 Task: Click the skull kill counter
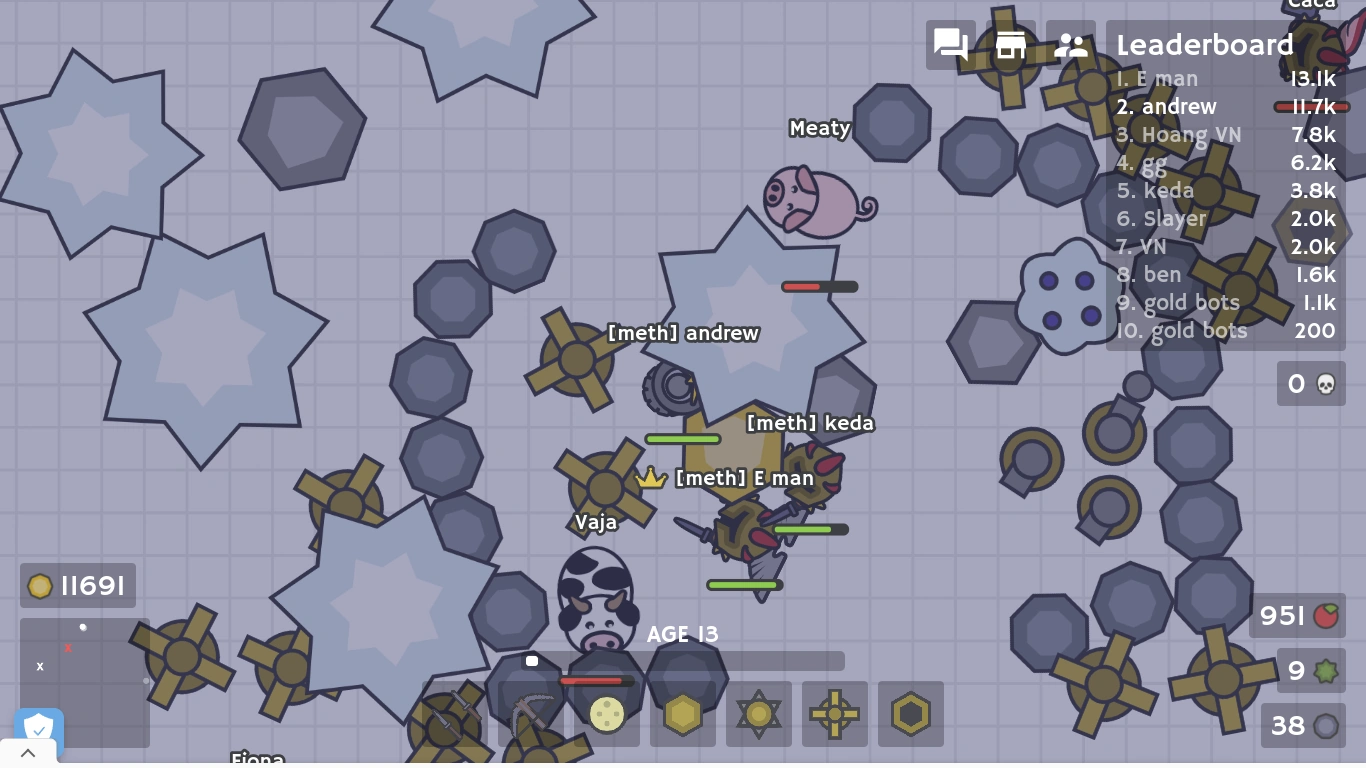point(1311,384)
